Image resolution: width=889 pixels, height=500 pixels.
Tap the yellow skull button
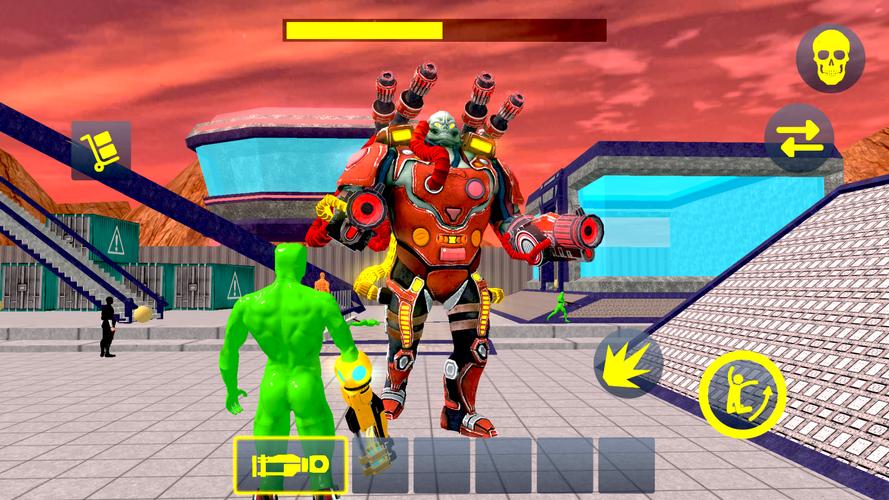click(x=830, y=58)
